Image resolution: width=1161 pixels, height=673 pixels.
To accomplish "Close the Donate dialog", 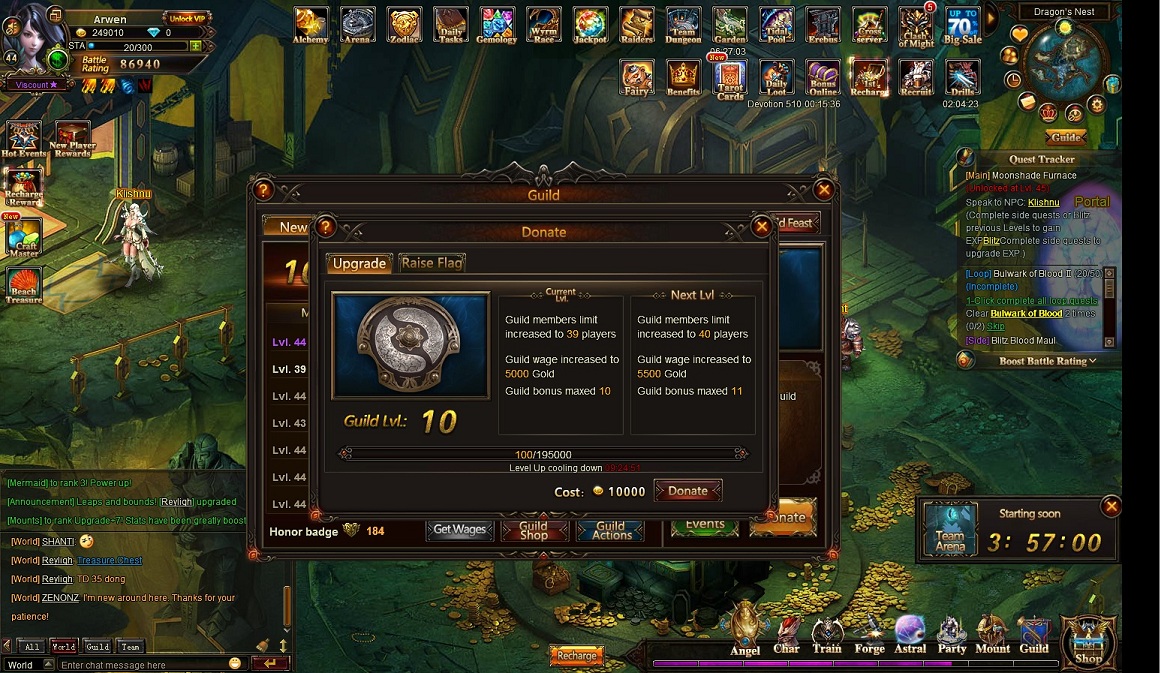I will point(761,227).
